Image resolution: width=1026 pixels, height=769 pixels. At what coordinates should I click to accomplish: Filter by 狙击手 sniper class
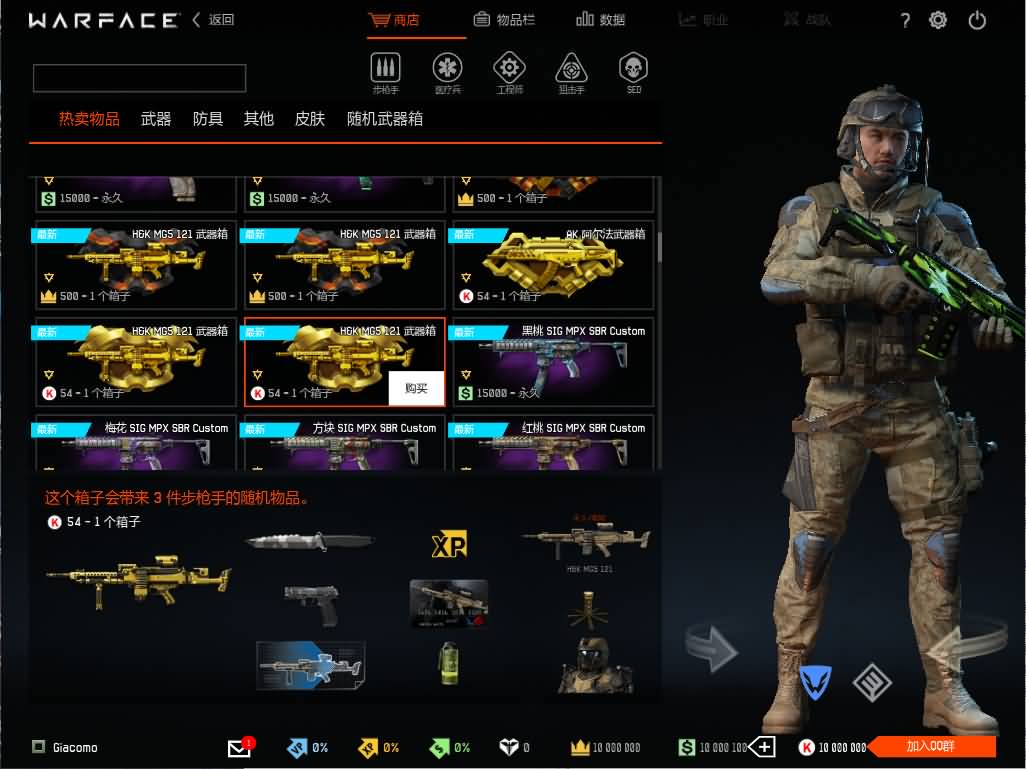571,72
